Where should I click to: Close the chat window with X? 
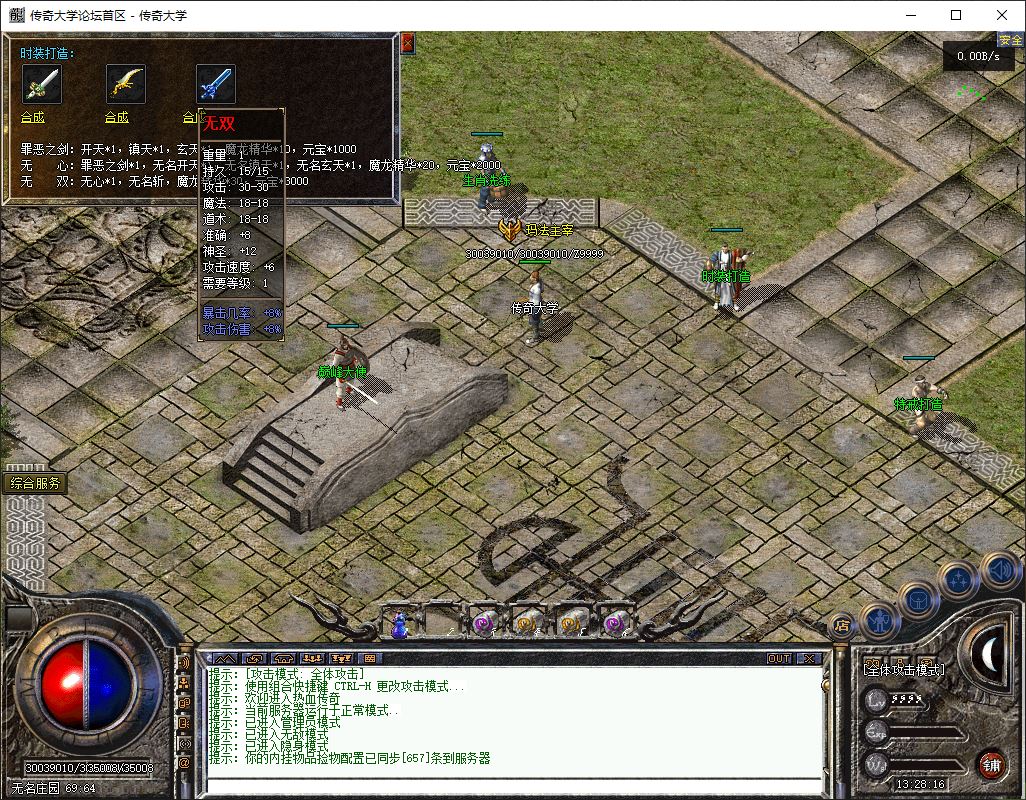pos(808,658)
